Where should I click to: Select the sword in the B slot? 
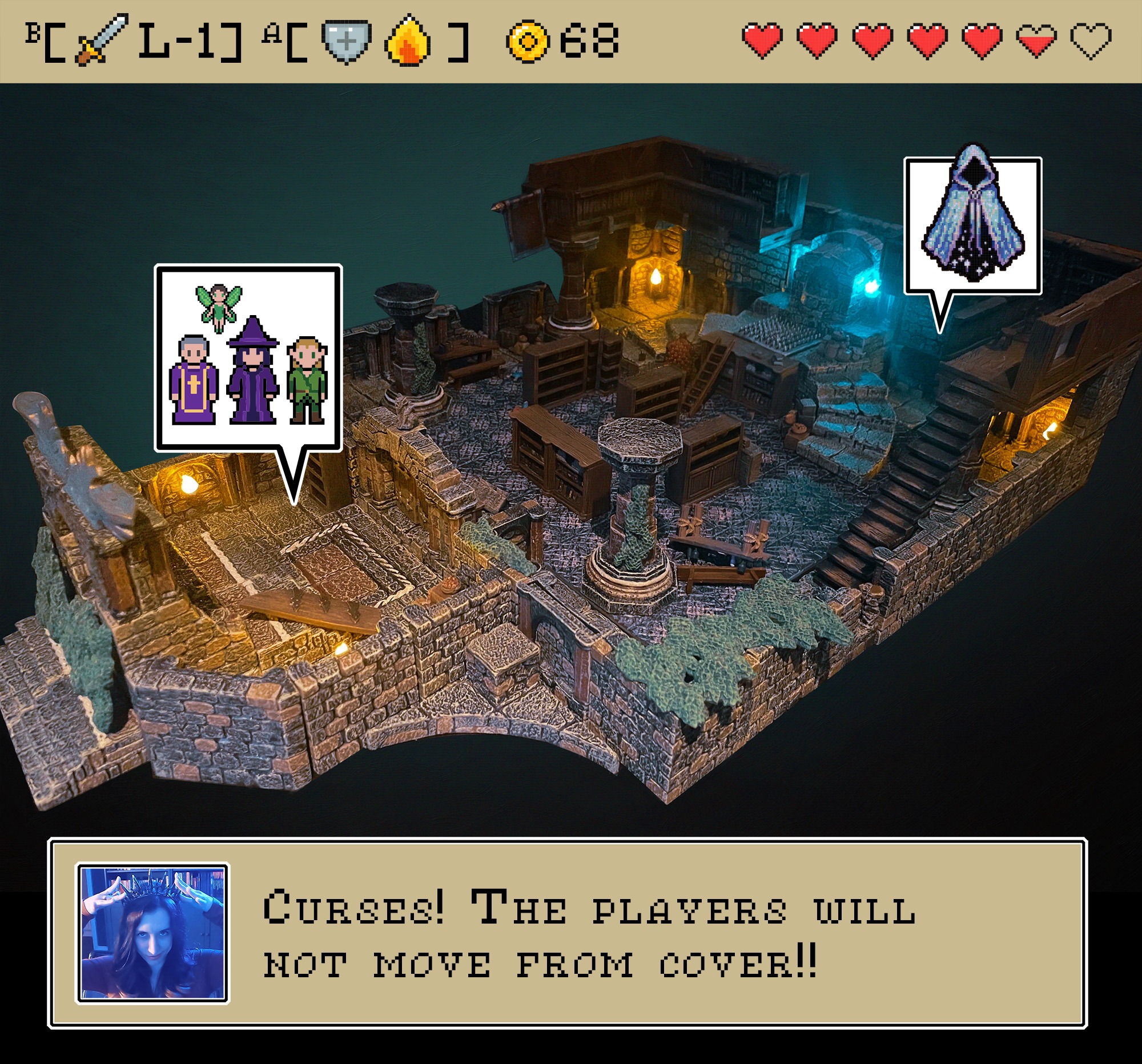click(101, 39)
